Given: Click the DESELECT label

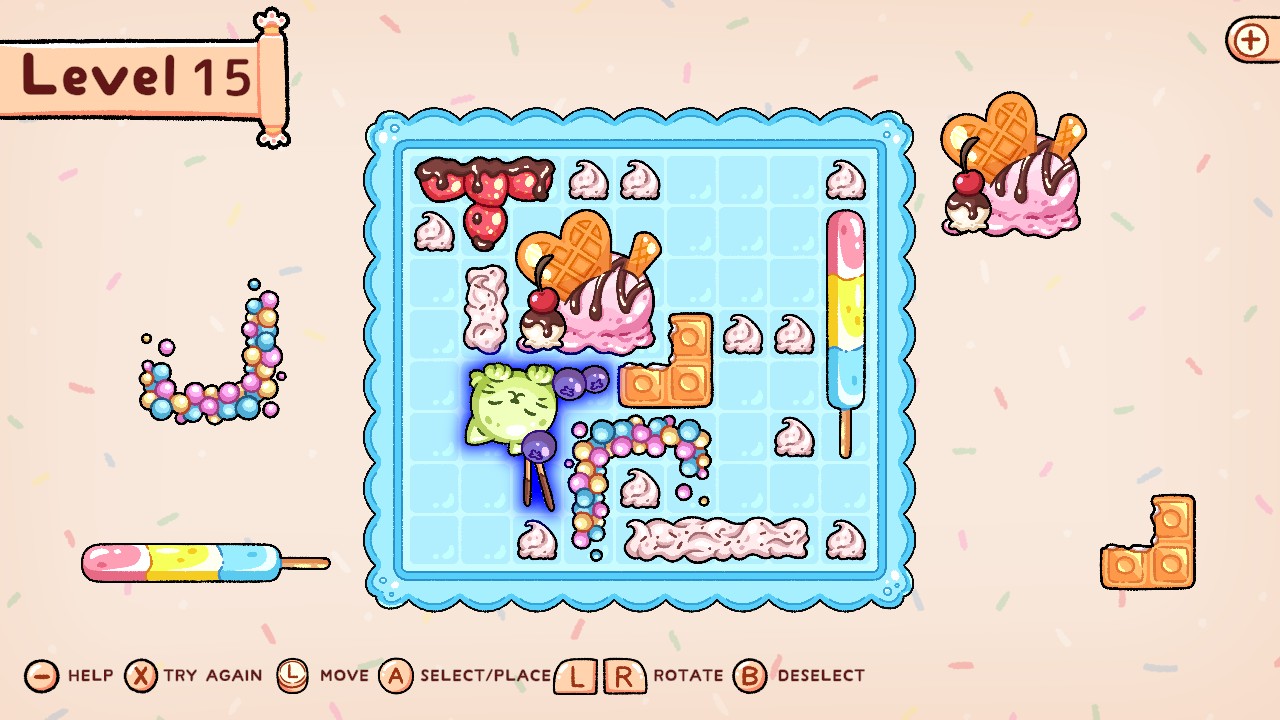Looking at the screenshot, I should point(820,677).
